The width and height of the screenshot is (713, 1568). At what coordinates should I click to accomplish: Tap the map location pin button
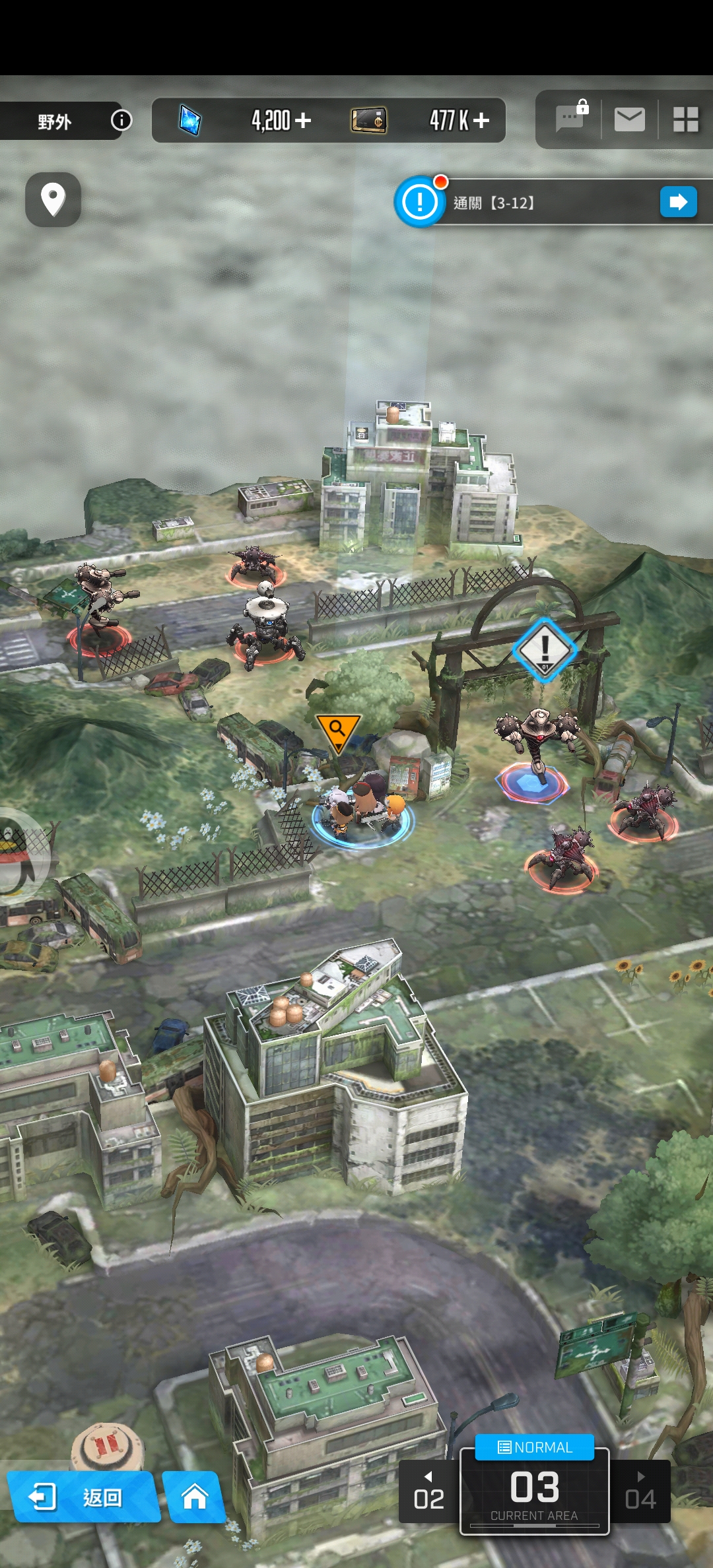[53, 199]
